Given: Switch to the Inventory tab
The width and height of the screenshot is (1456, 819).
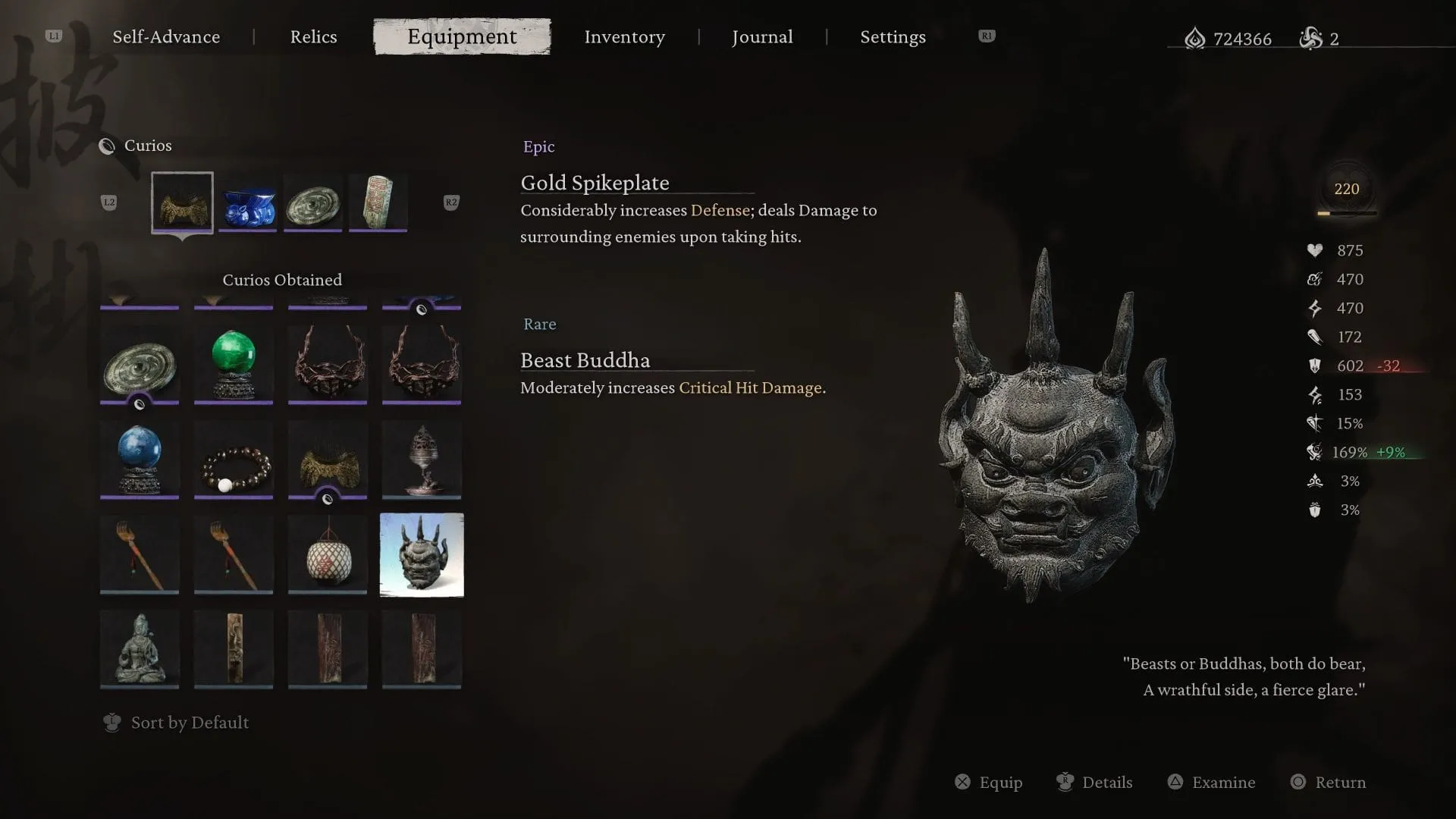Looking at the screenshot, I should [624, 36].
